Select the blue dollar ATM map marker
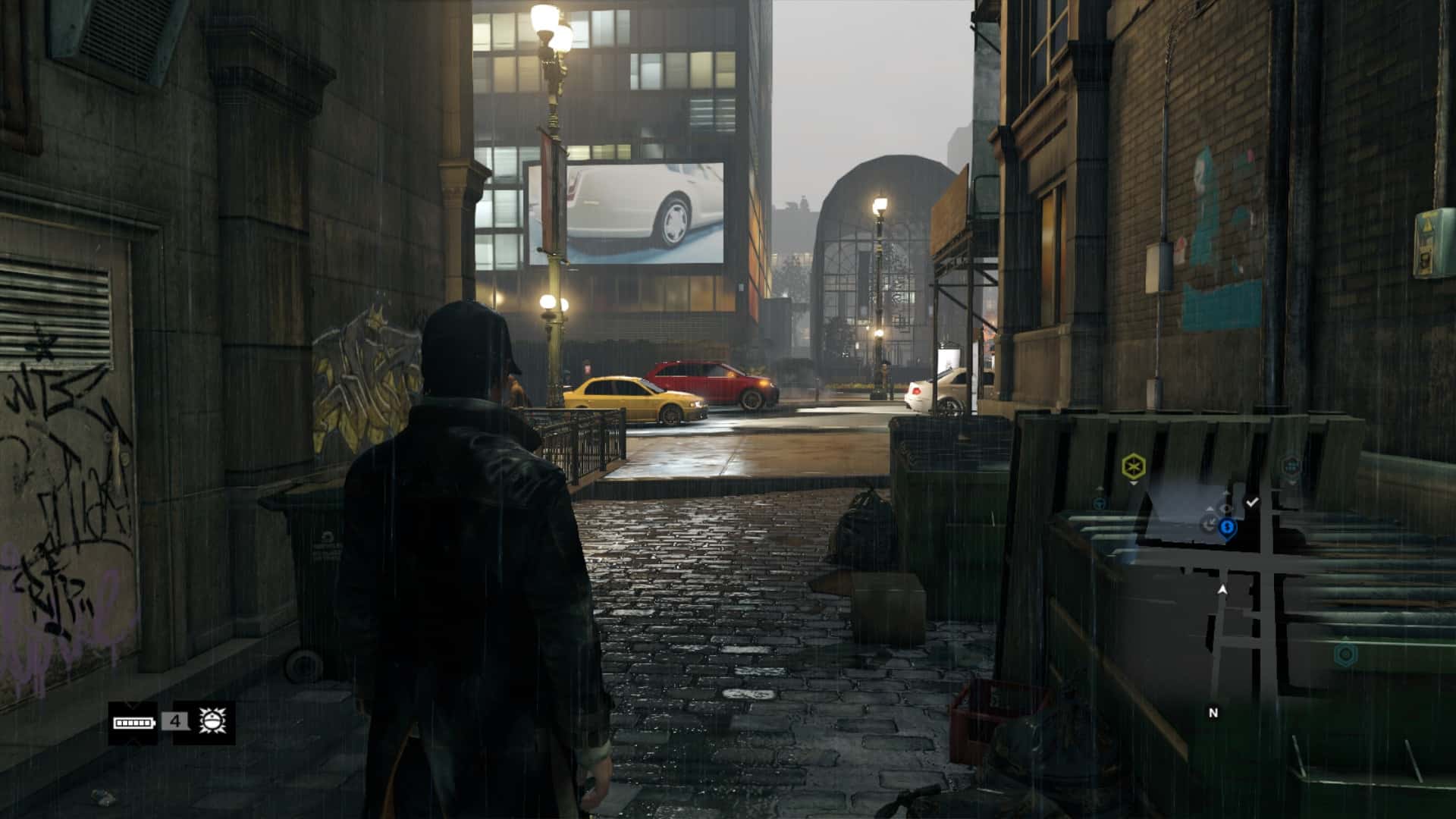 click(1227, 527)
